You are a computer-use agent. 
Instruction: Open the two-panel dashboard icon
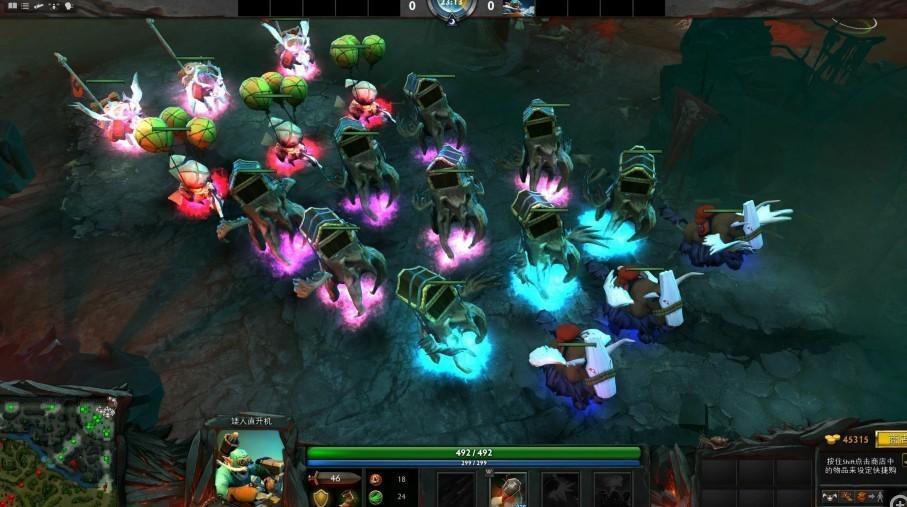click(11, 6)
